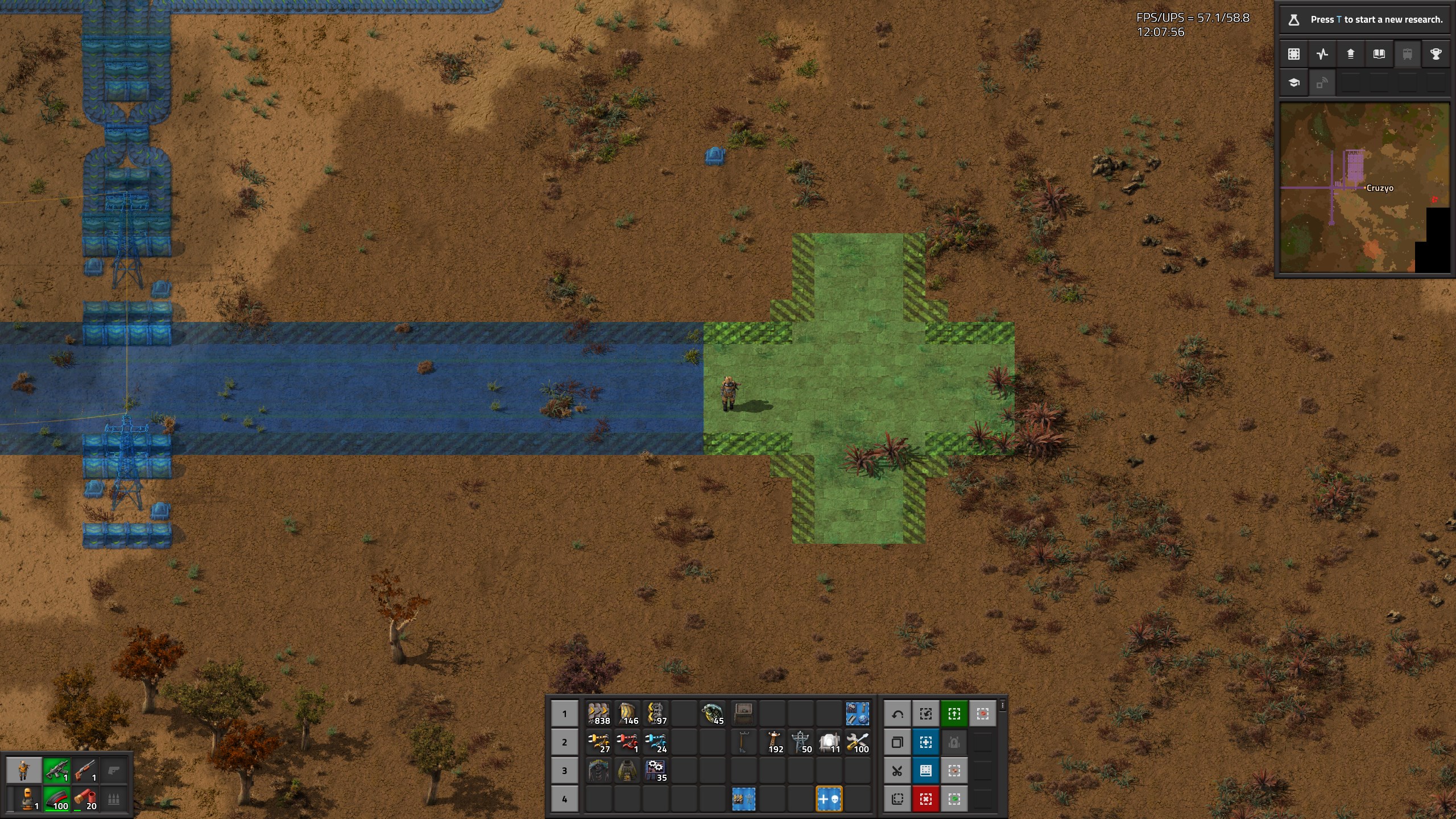This screenshot has height=819, width=1456.
Task: Open the tips and tricks graduation cap
Action: 1294,83
